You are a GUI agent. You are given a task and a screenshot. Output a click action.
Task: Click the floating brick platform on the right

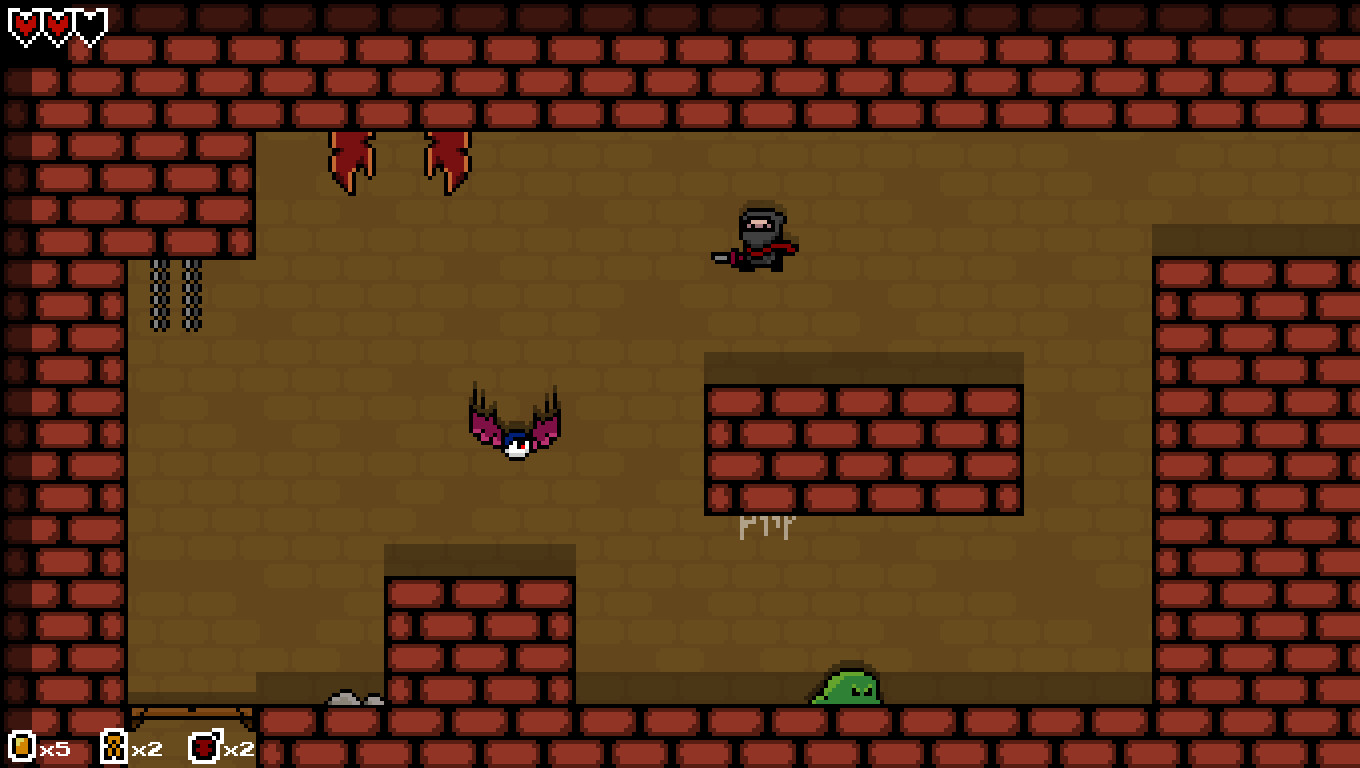(x=862, y=435)
